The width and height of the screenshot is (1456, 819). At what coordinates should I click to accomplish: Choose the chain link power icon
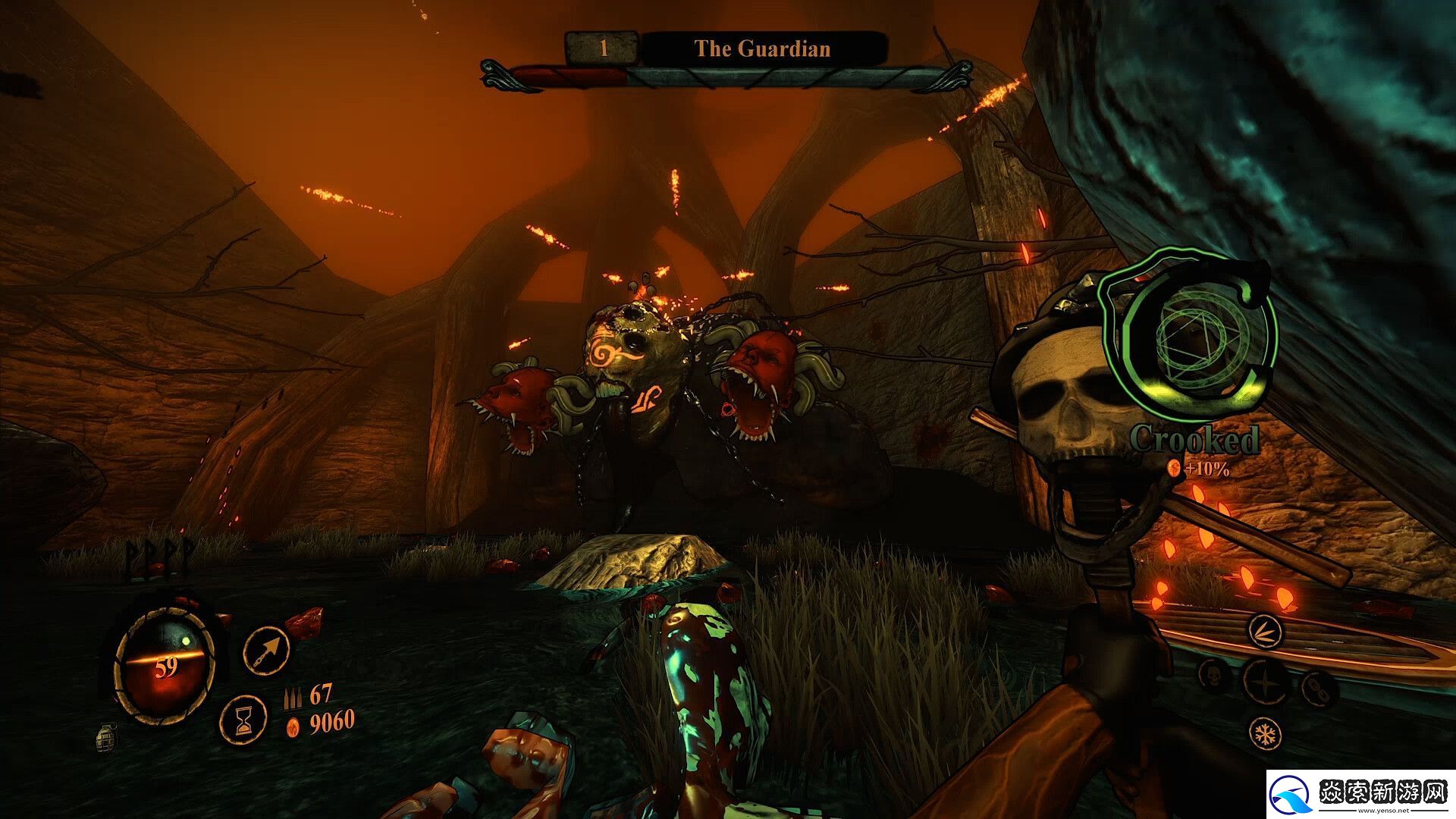coord(1316,687)
